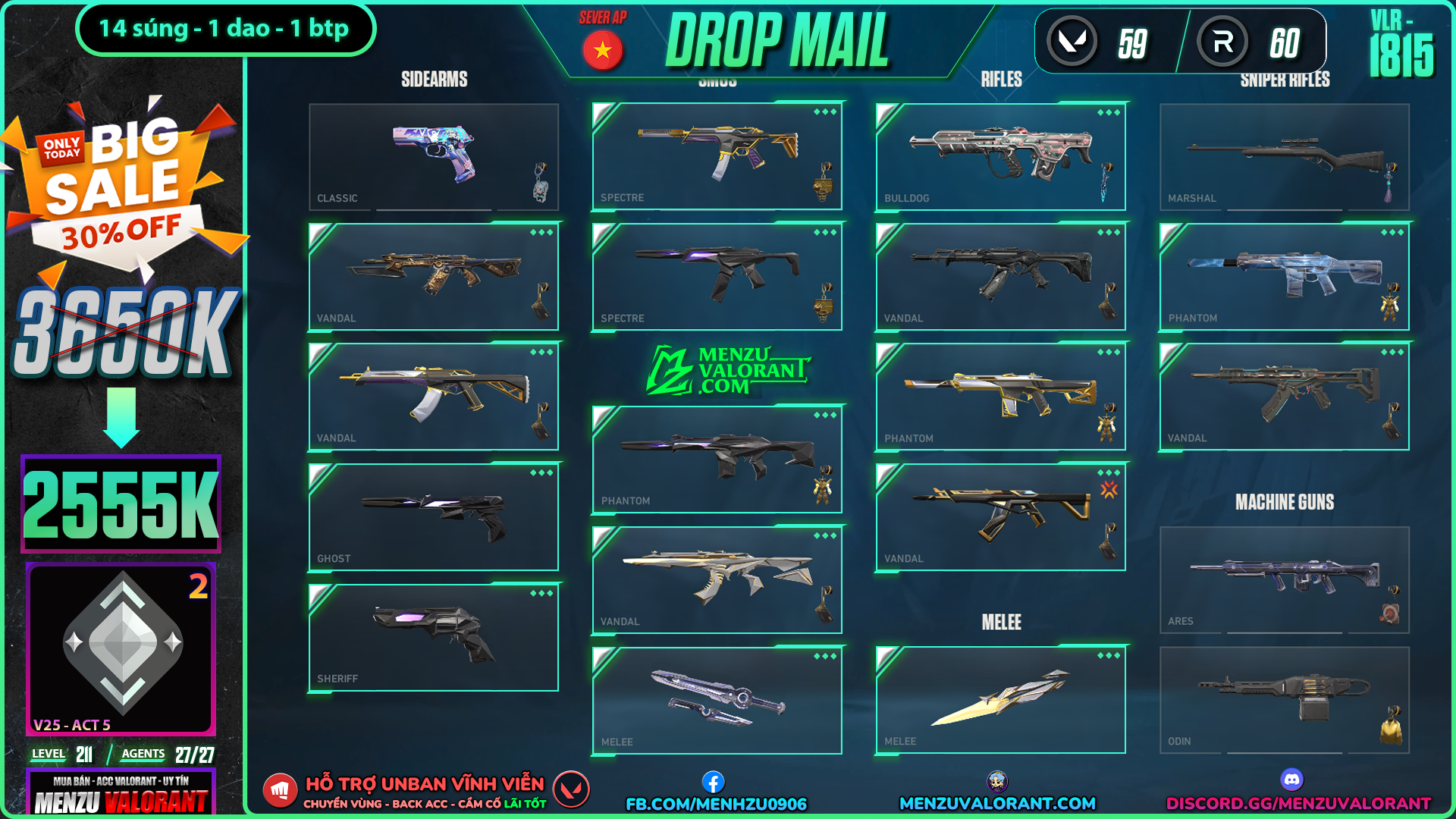Choose the Vandal with the white magazine

[x=434, y=397]
